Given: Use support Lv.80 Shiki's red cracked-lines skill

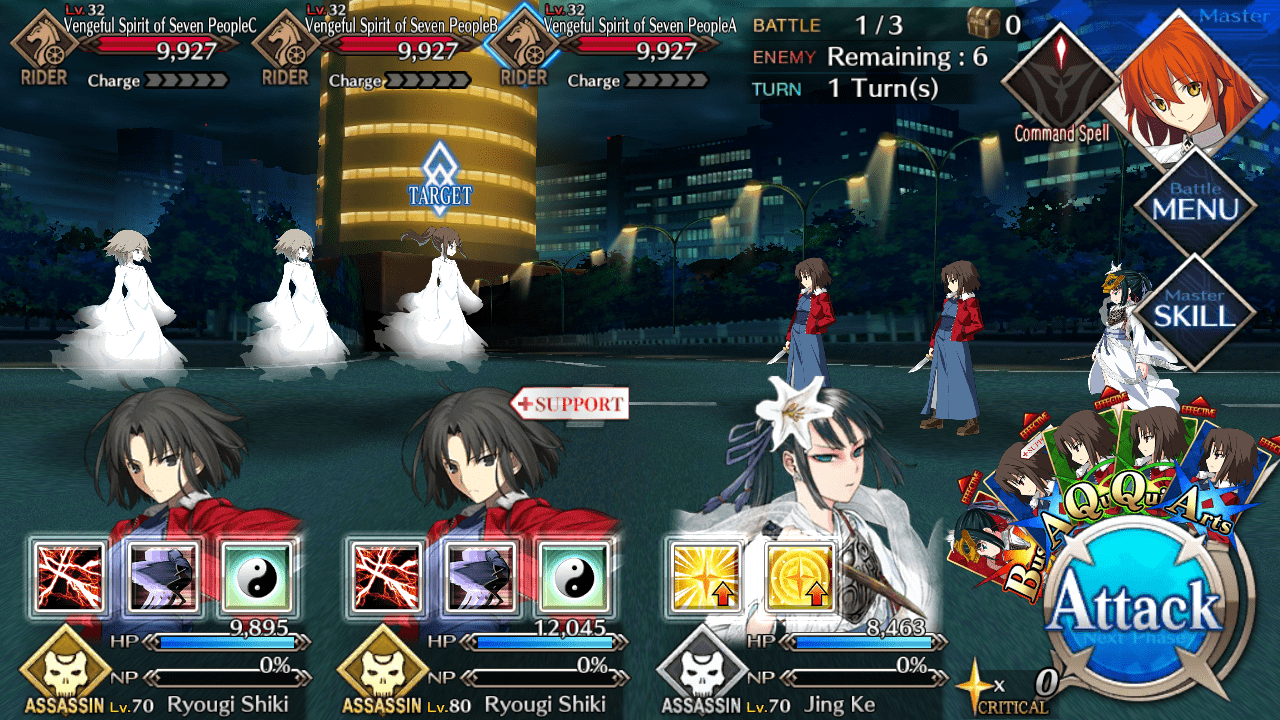Looking at the screenshot, I should tap(385, 577).
